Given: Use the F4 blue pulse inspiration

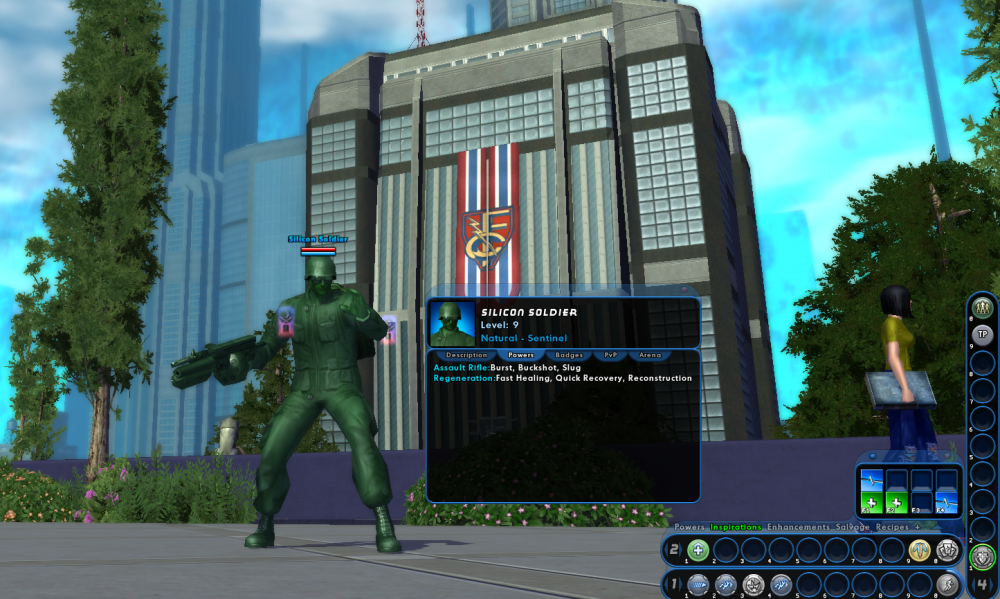Looking at the screenshot, I should (x=946, y=502).
